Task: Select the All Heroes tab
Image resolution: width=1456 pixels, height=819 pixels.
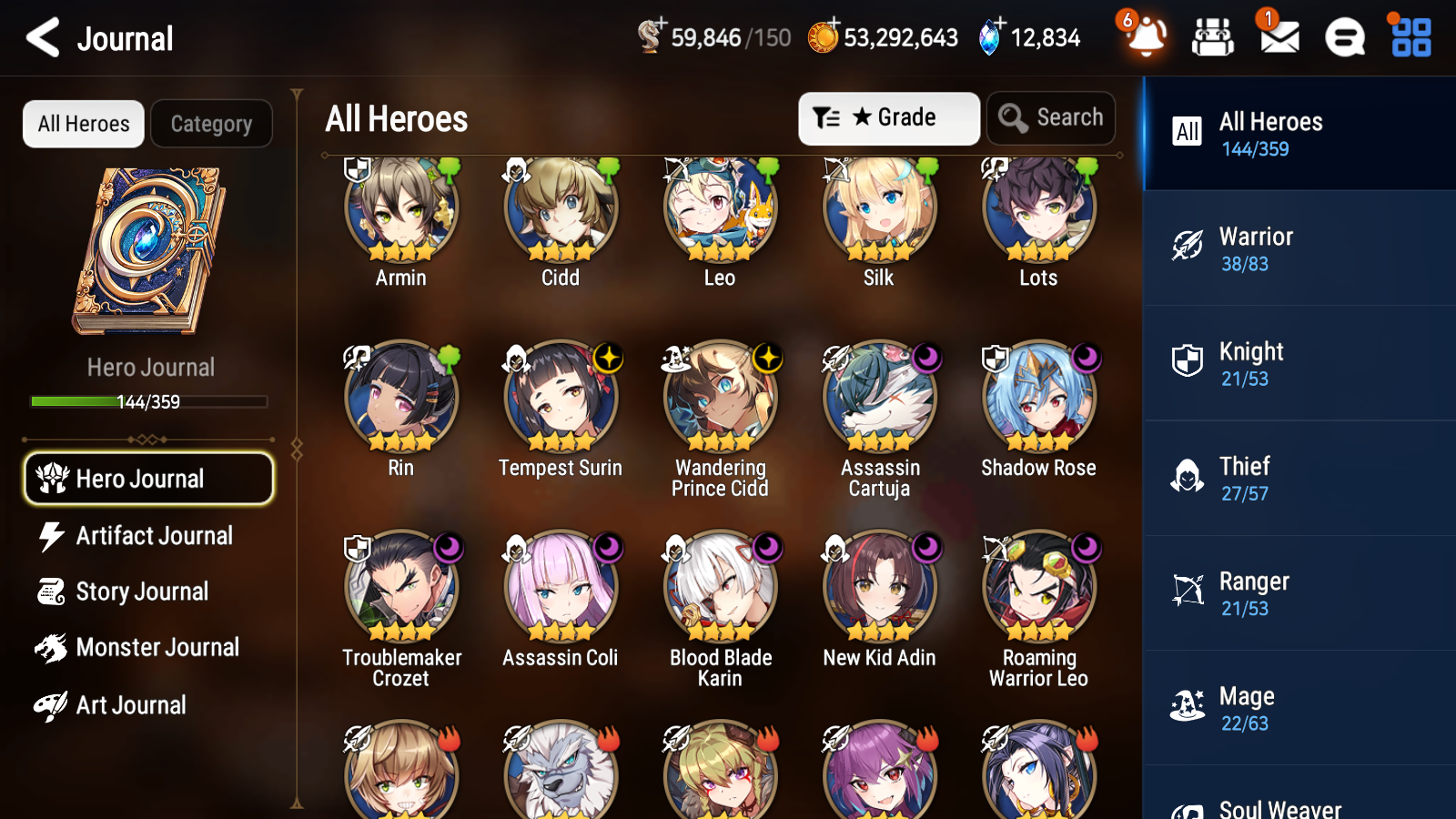Action: pyautogui.click(x=83, y=124)
